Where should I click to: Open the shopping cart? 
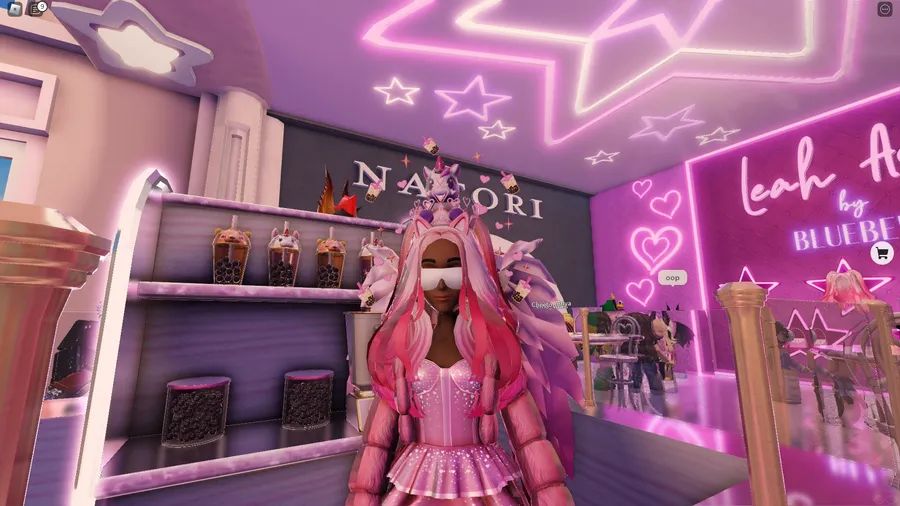[x=881, y=253]
